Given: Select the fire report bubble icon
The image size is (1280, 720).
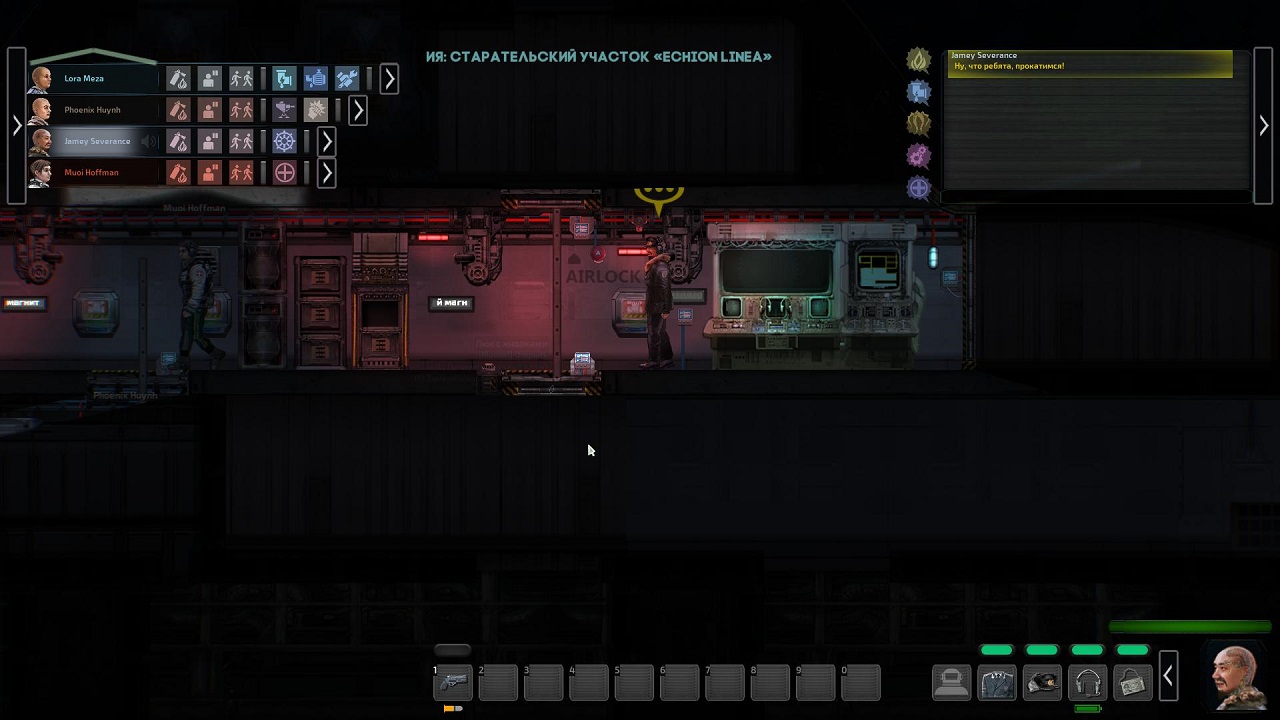Looking at the screenshot, I should (918, 61).
